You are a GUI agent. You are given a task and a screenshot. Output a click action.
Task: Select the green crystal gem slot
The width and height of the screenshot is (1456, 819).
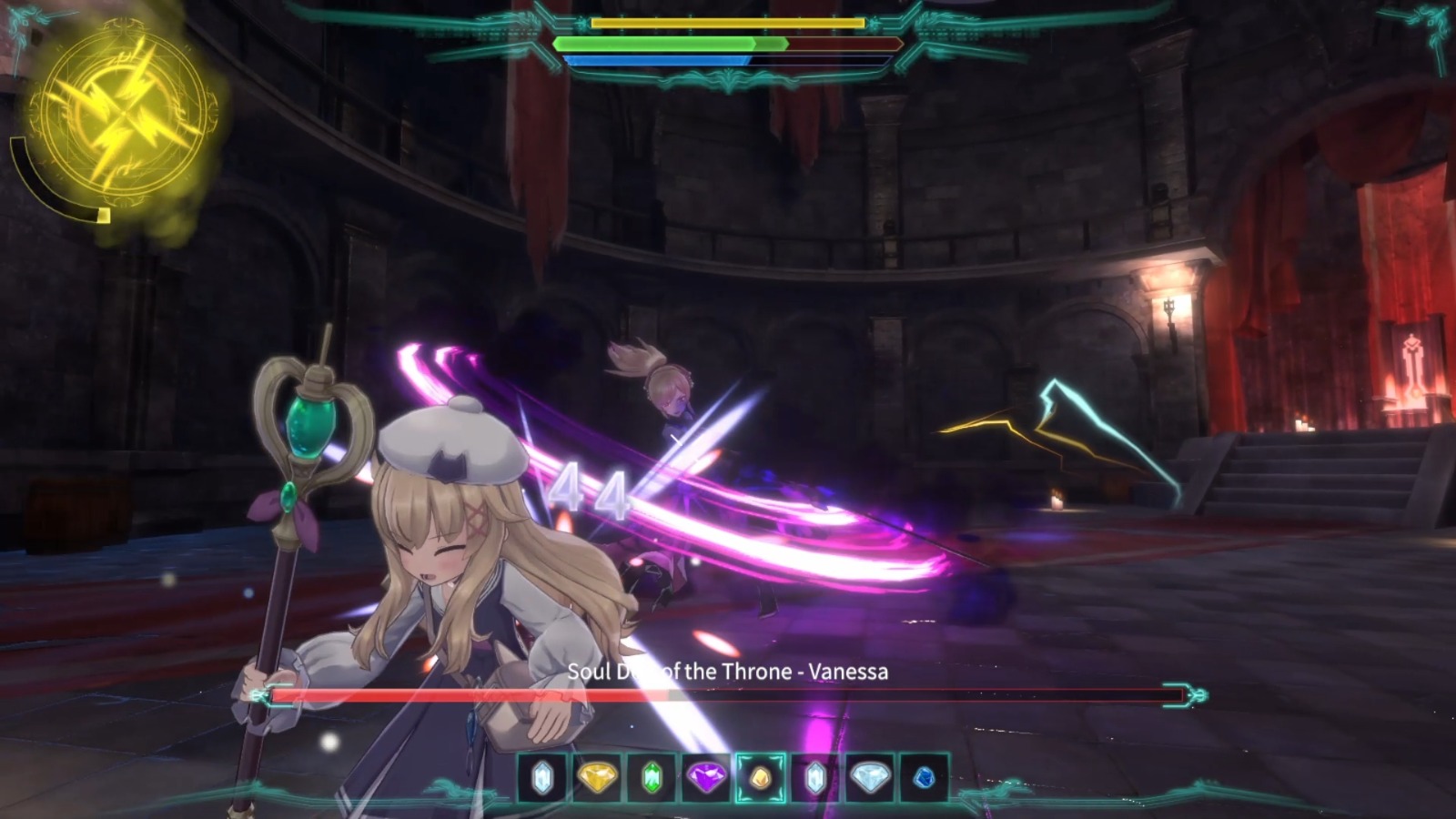pos(651,780)
